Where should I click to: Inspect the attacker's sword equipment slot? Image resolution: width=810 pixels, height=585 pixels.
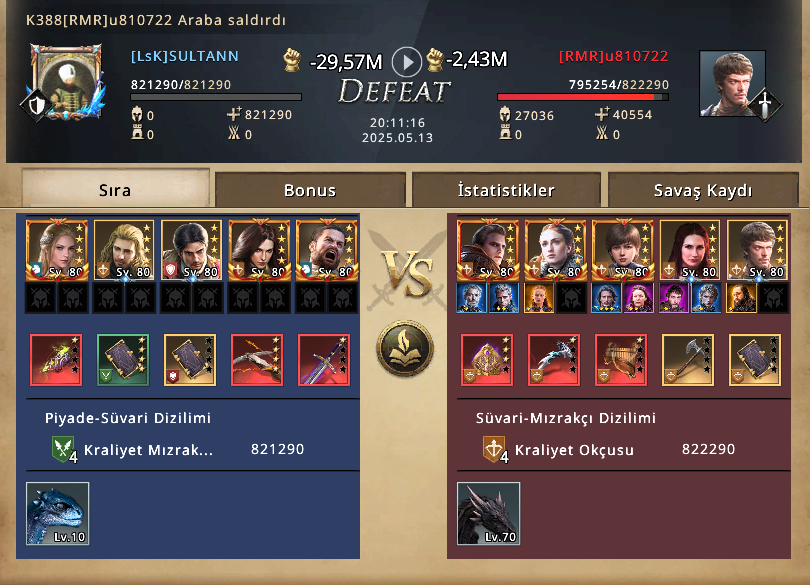point(324,360)
